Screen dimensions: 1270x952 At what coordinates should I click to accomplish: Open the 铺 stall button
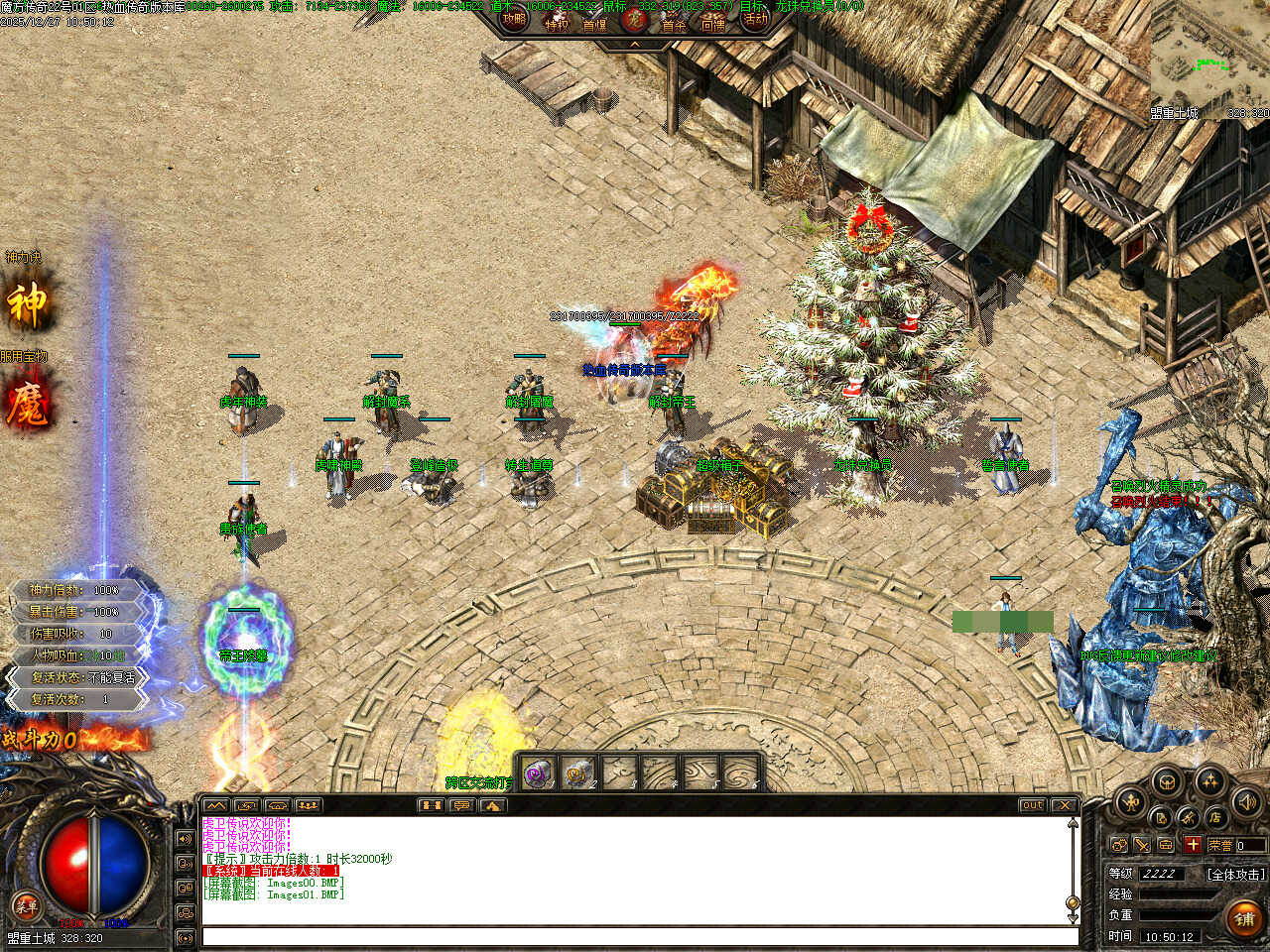pos(1244,919)
